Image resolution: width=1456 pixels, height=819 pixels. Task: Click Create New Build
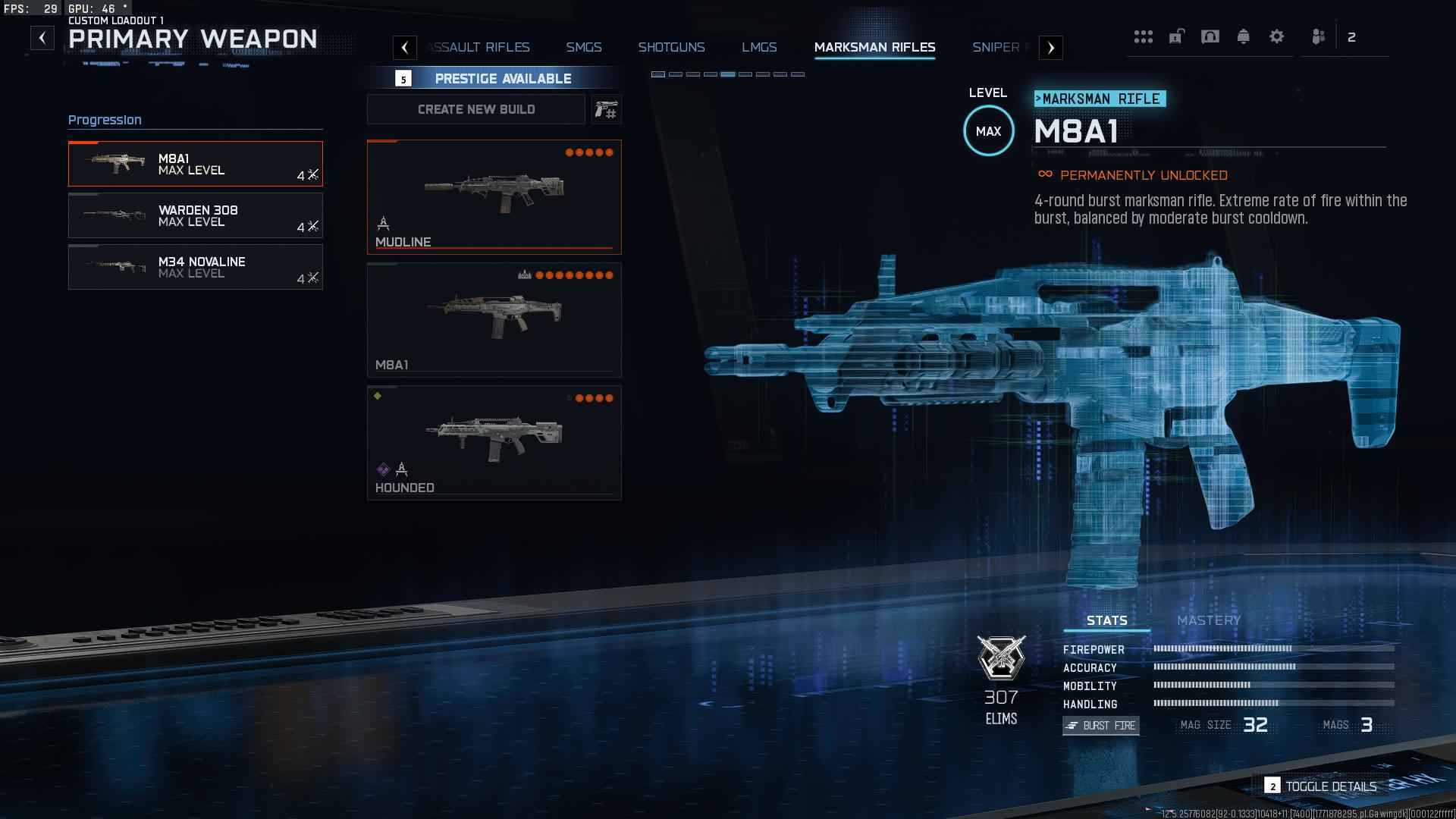[475, 109]
